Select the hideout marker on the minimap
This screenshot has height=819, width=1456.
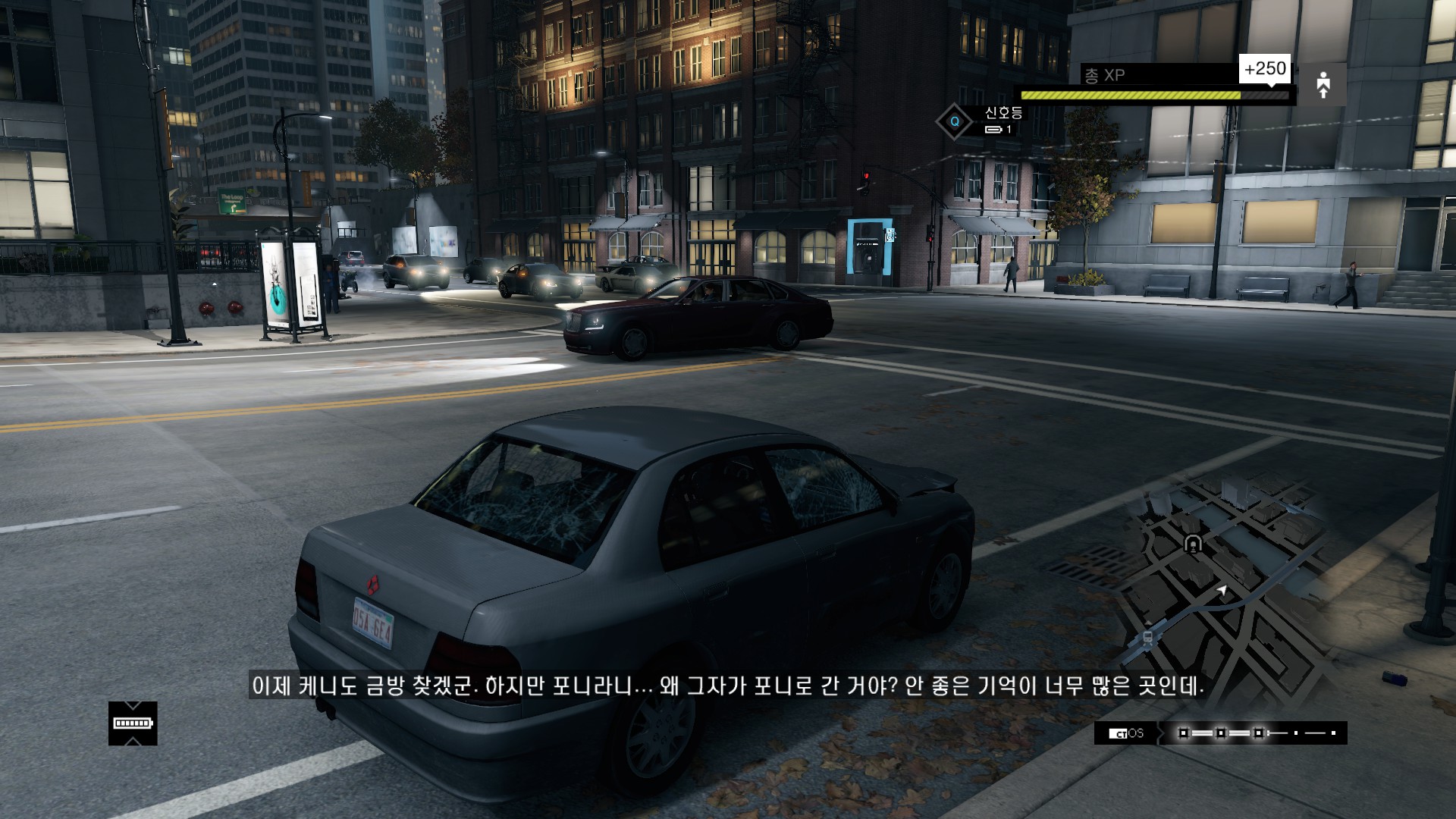(1193, 544)
